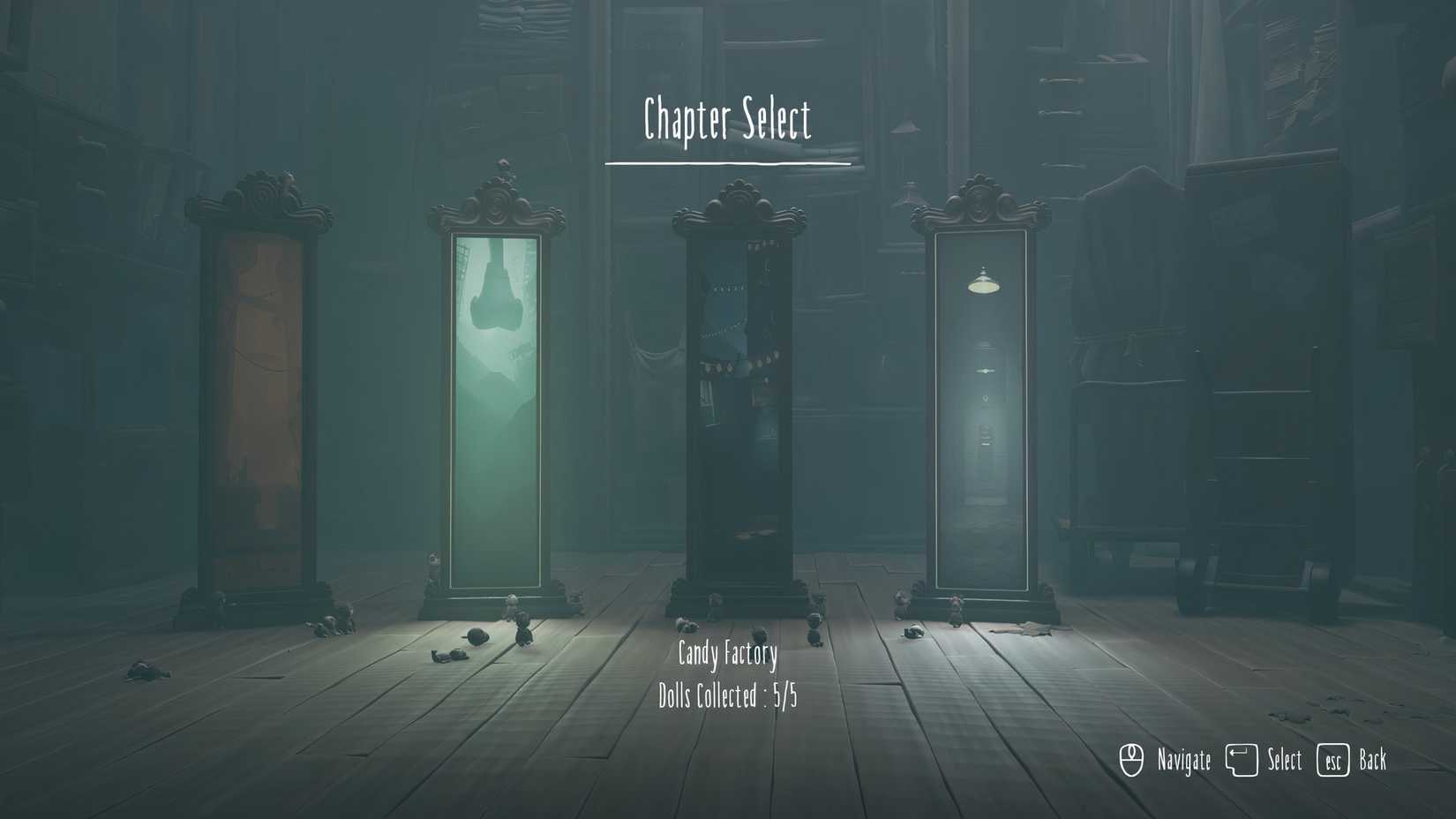Viewport: 1456px width, 819px height.
Task: Click the Select label text
Action: [x=1283, y=760]
